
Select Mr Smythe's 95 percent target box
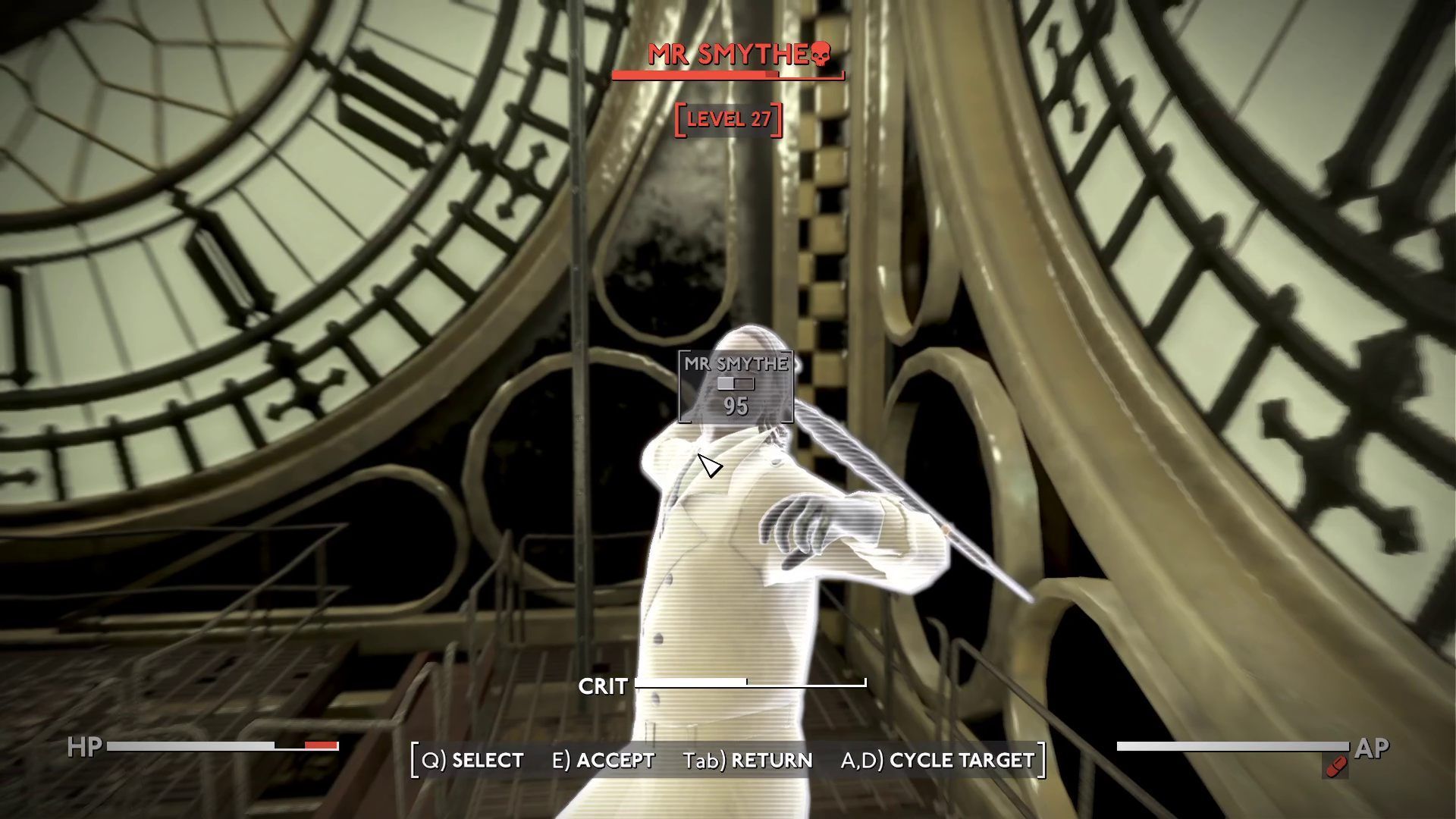tap(736, 387)
